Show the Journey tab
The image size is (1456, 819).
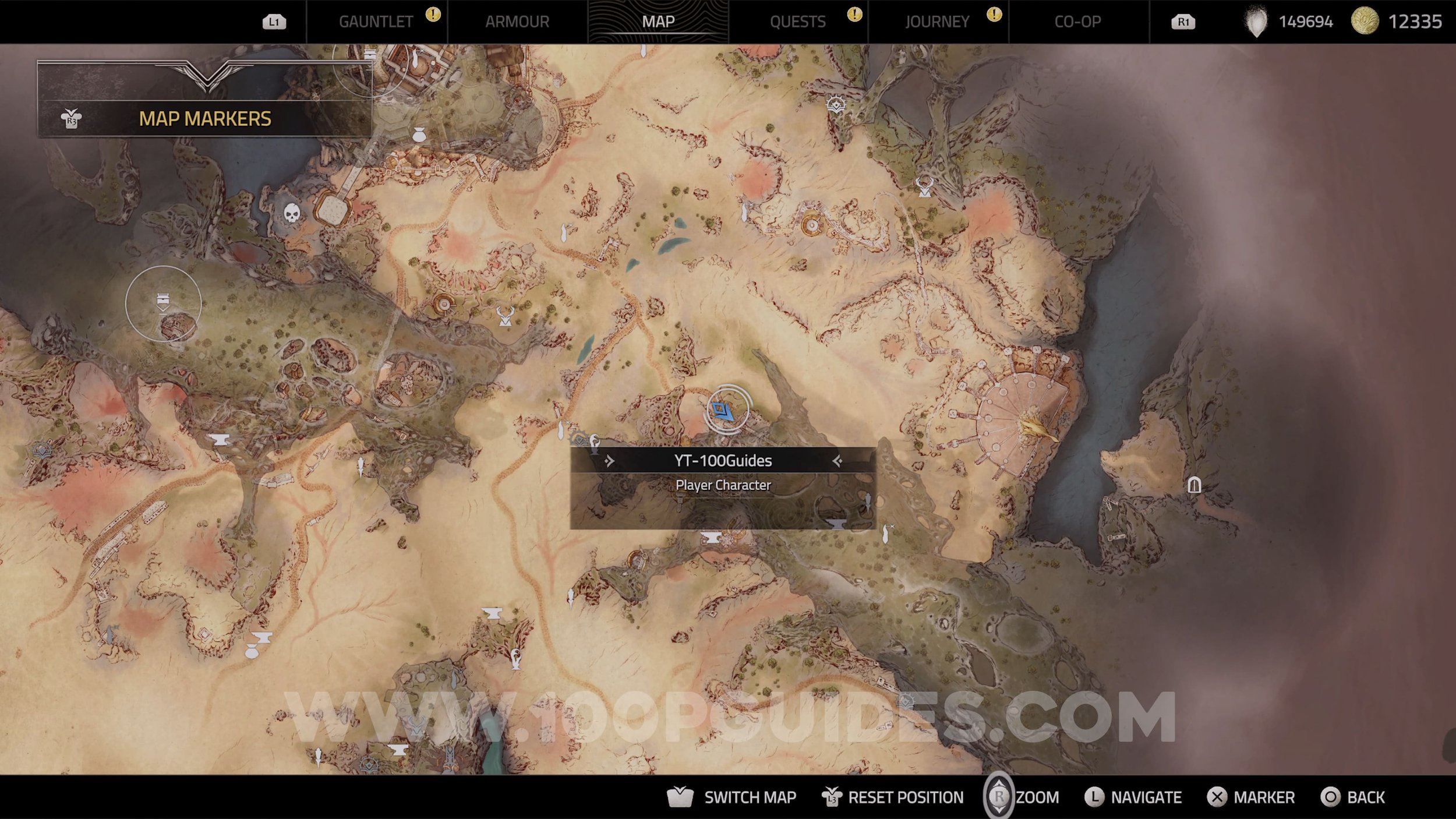click(937, 22)
